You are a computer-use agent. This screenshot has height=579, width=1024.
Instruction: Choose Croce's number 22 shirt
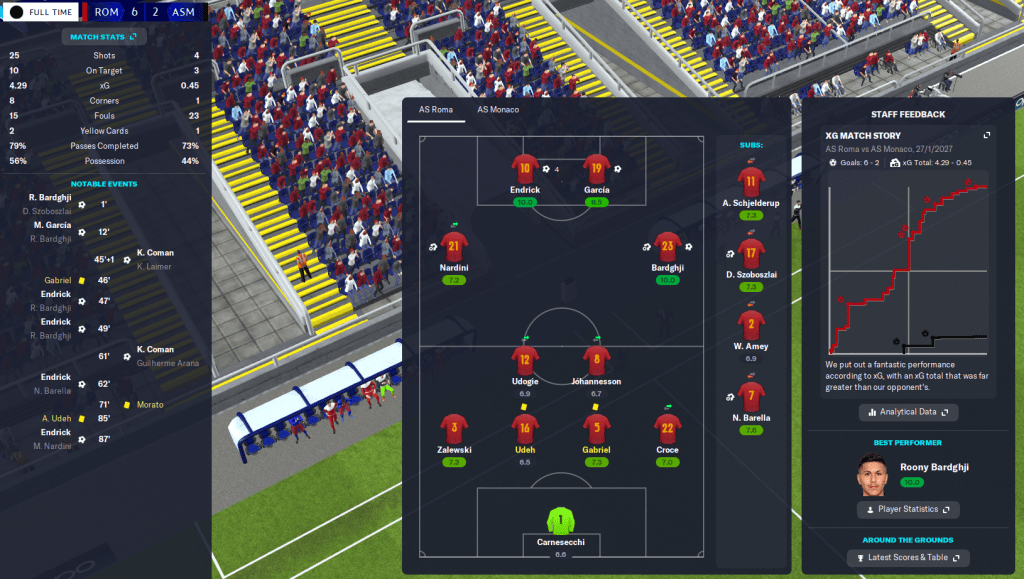coord(667,428)
